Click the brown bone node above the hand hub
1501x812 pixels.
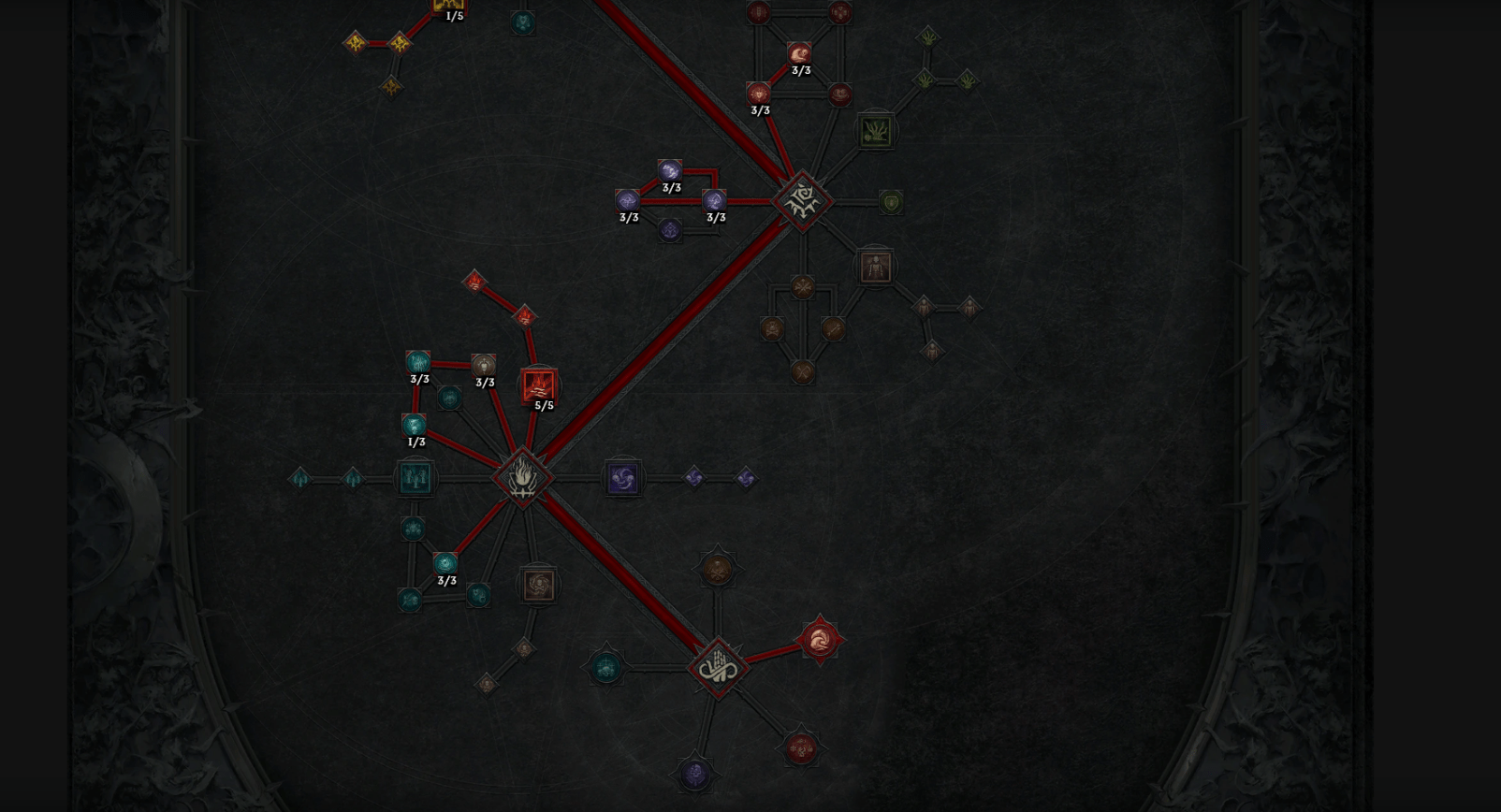(x=716, y=569)
